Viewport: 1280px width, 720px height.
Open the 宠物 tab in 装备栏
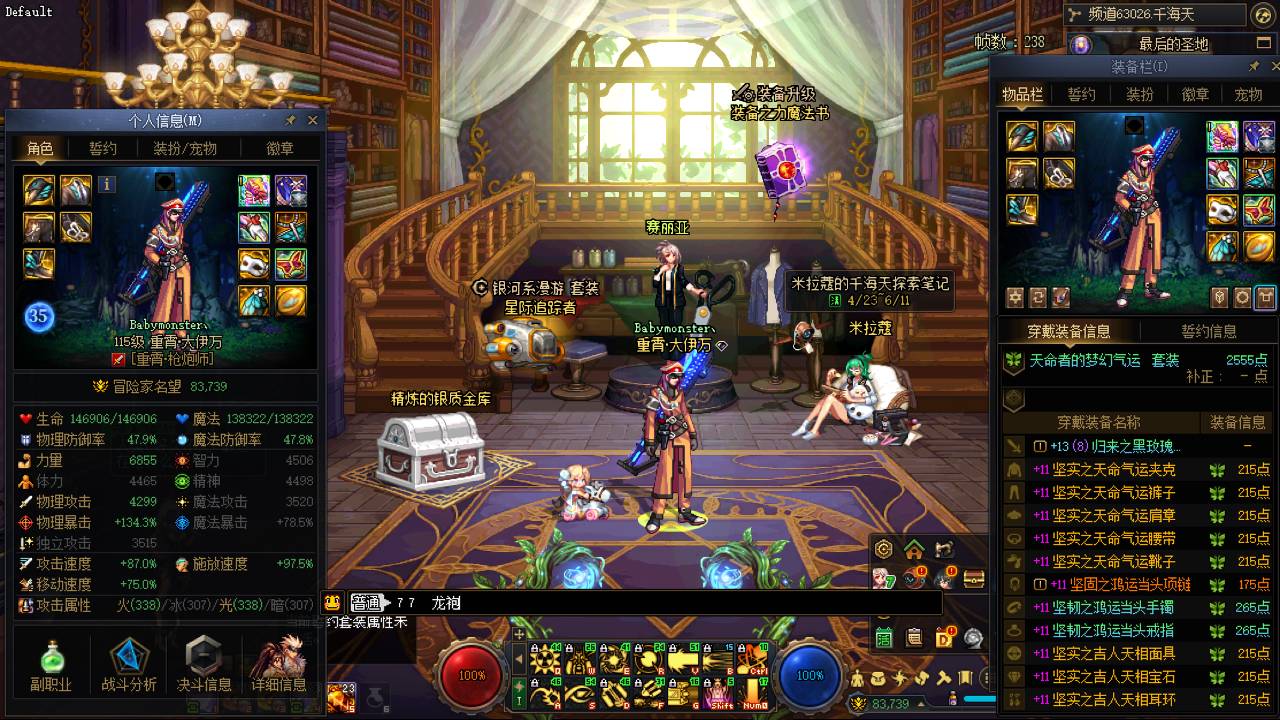[1248, 94]
